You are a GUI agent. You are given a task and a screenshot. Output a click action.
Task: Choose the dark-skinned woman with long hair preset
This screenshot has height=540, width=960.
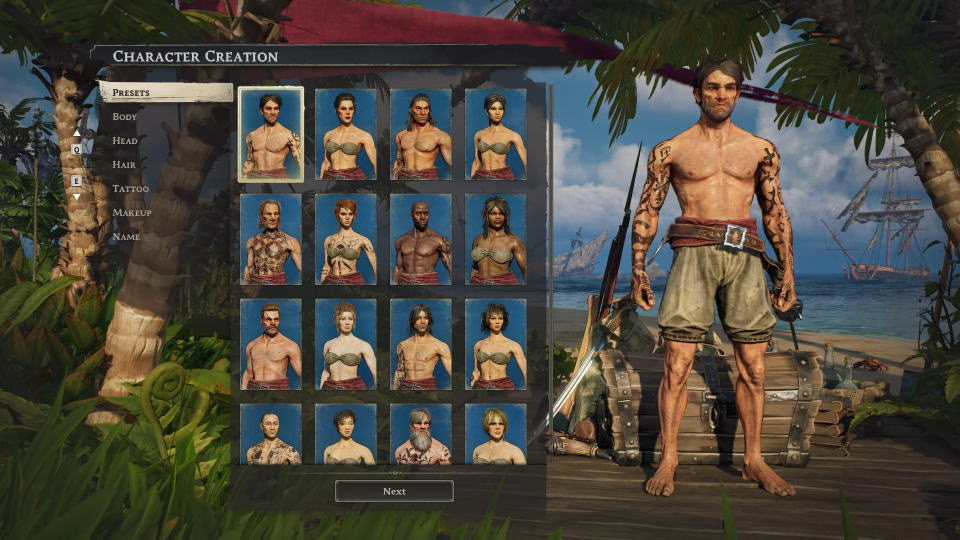click(x=496, y=239)
